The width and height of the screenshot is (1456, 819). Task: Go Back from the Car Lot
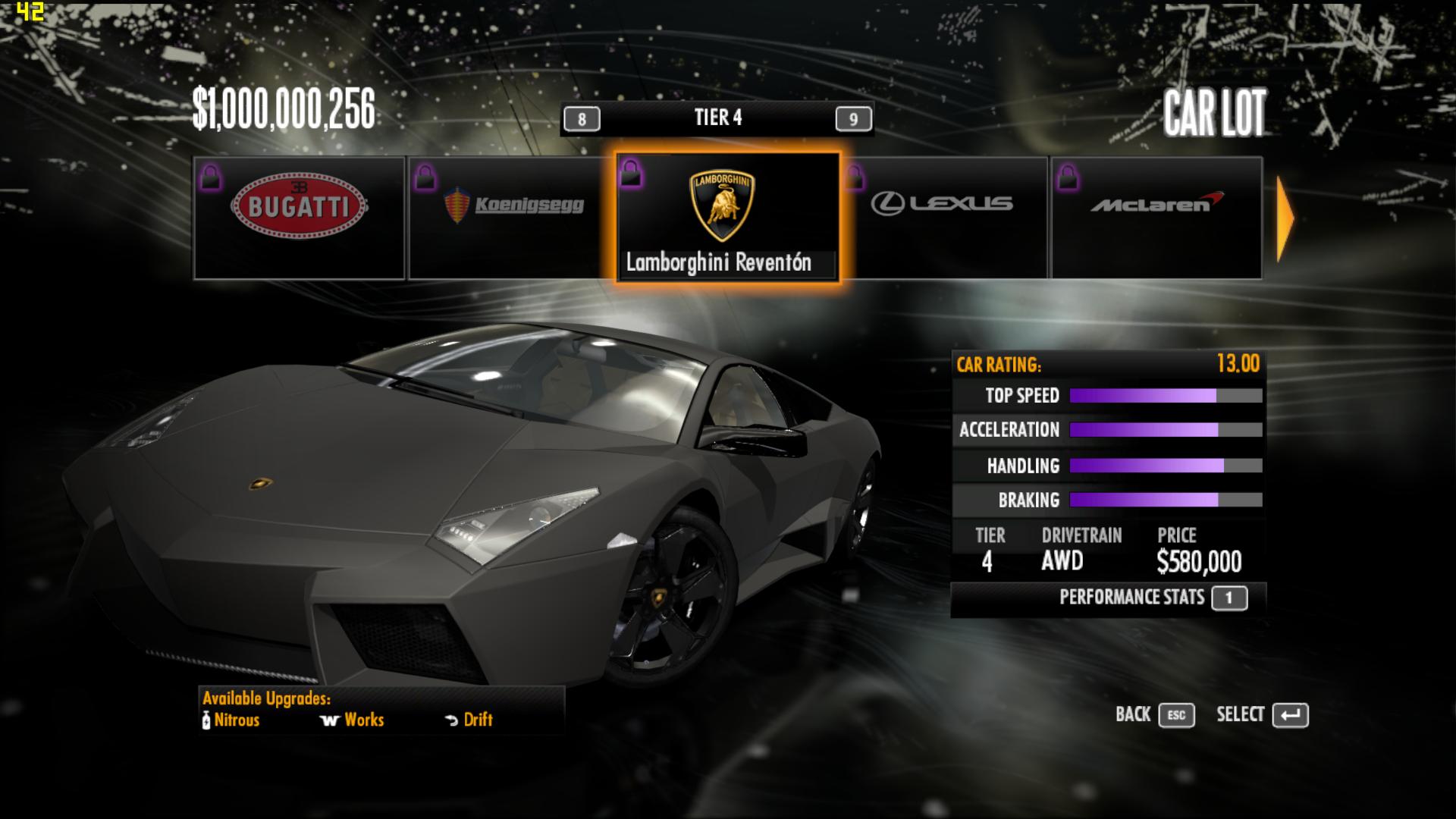tap(1176, 715)
